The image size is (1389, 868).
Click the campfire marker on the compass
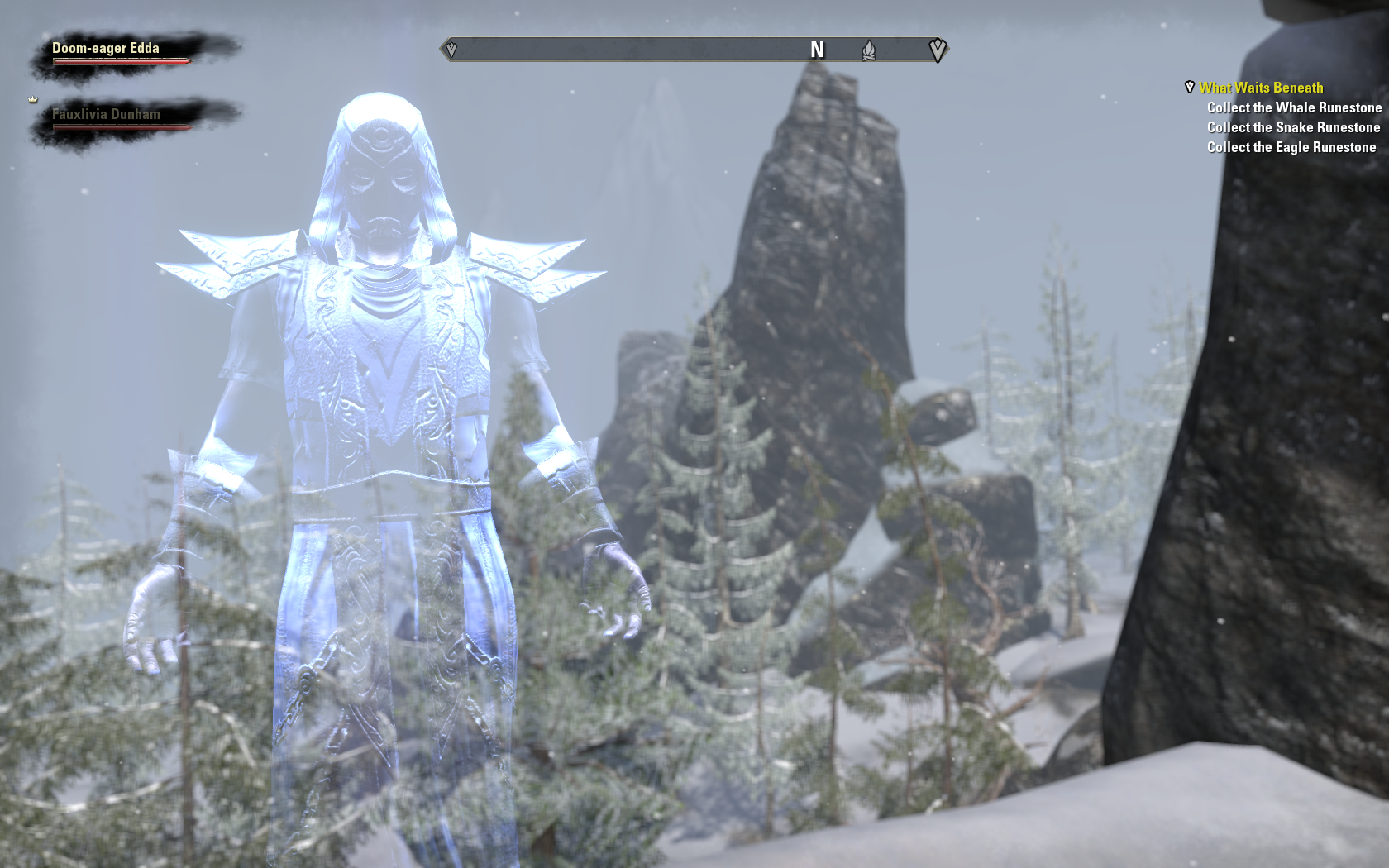868,50
